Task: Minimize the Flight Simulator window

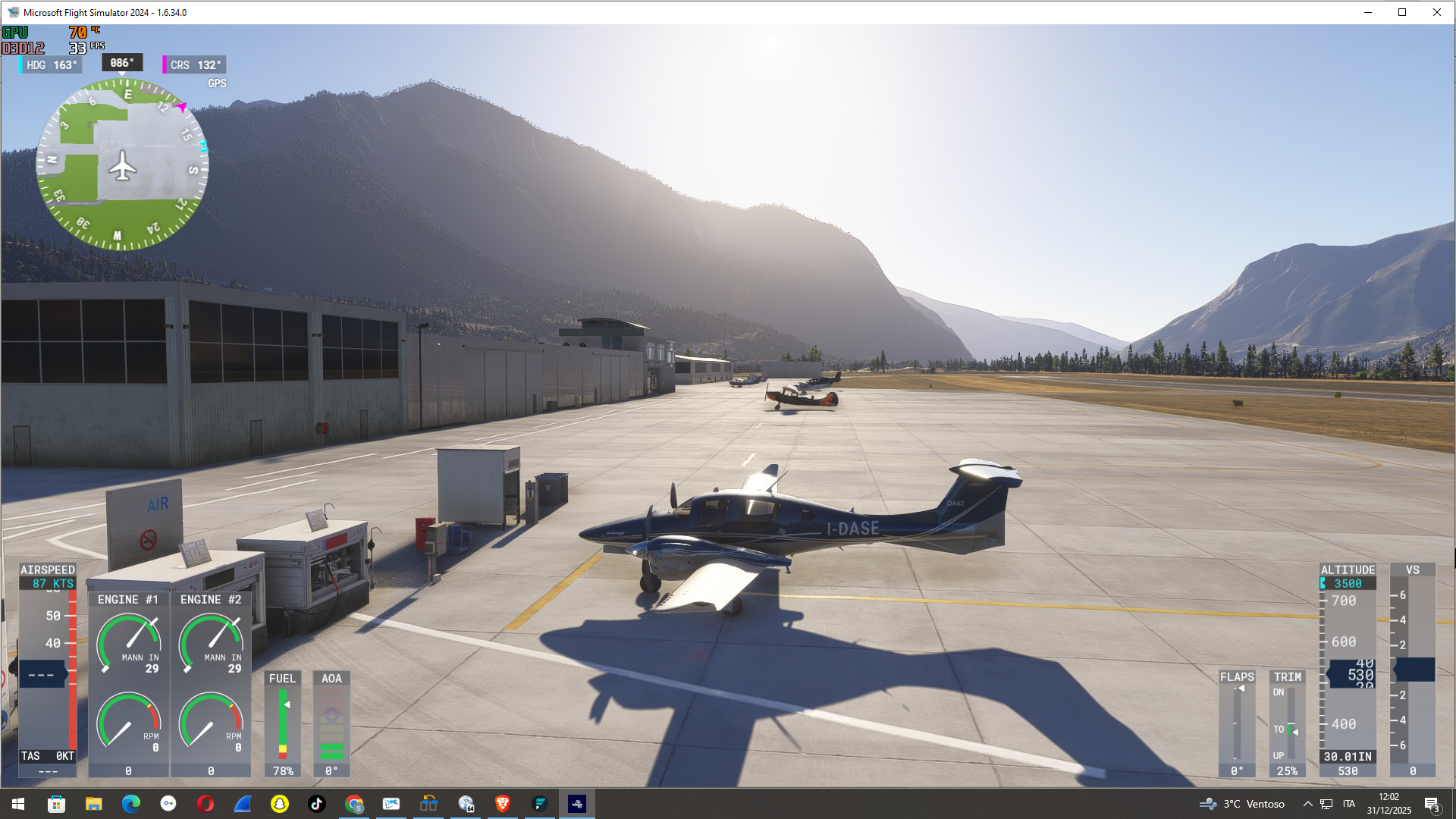Action: (x=1367, y=12)
